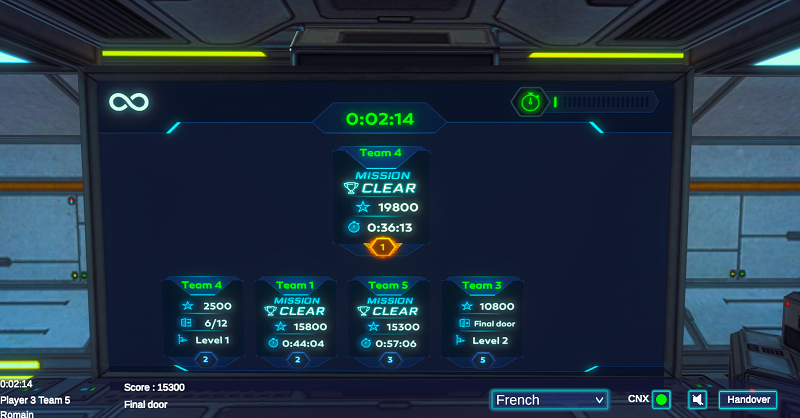Click the Handover button
This screenshot has height=418, width=800.
pyautogui.click(x=747, y=400)
